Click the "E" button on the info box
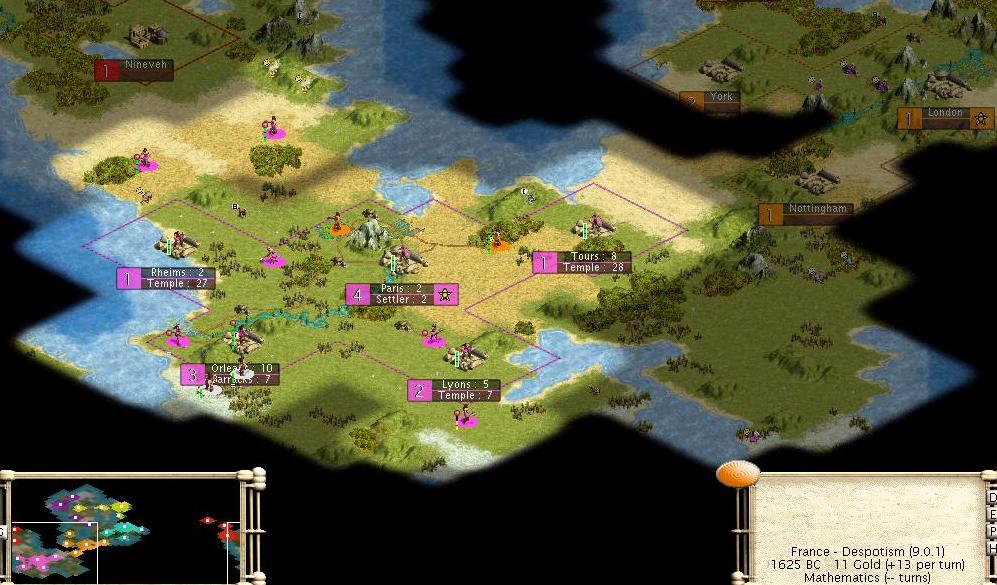The width and height of the screenshot is (997, 585). (x=991, y=515)
